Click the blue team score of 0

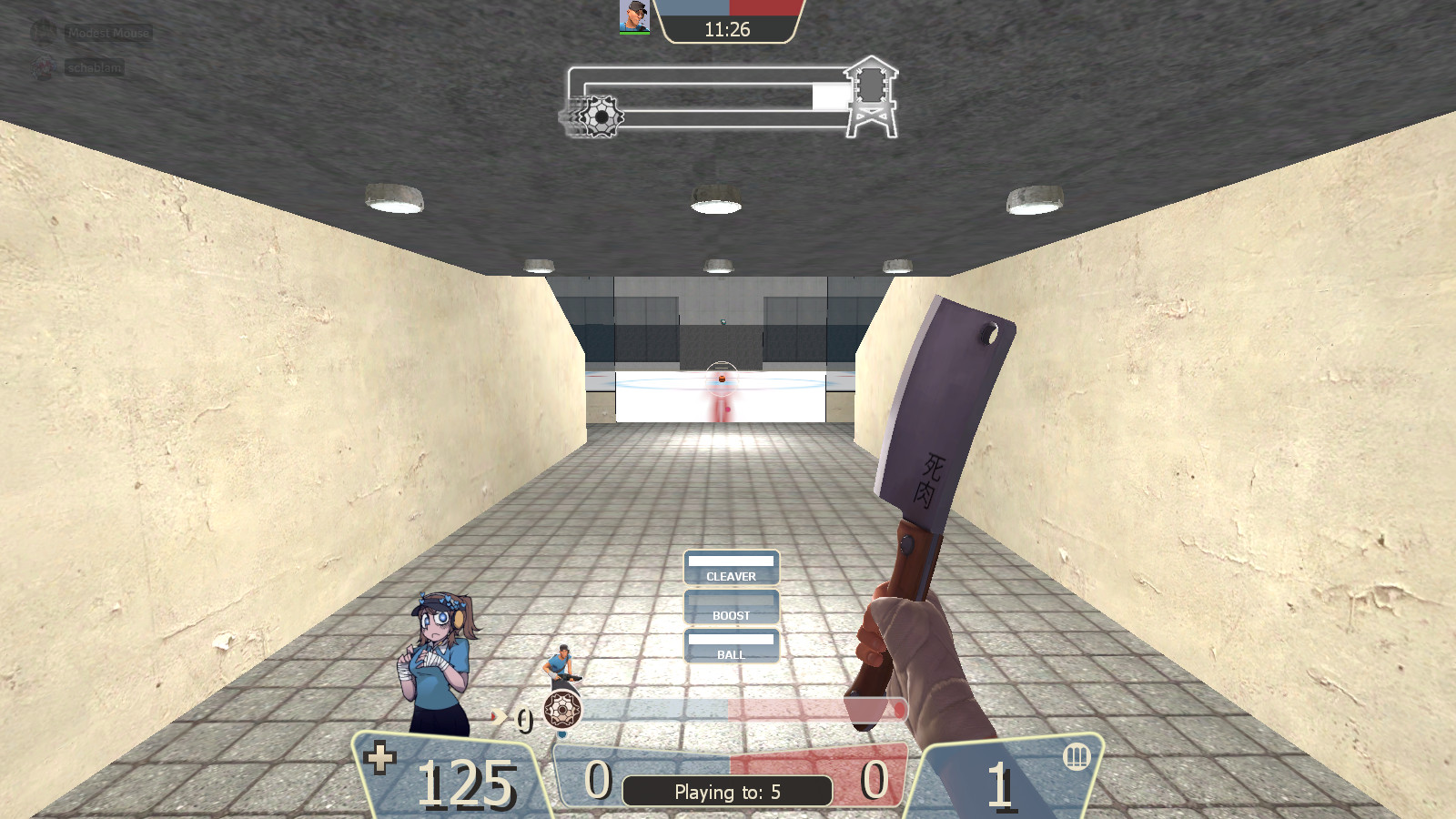[x=596, y=780]
